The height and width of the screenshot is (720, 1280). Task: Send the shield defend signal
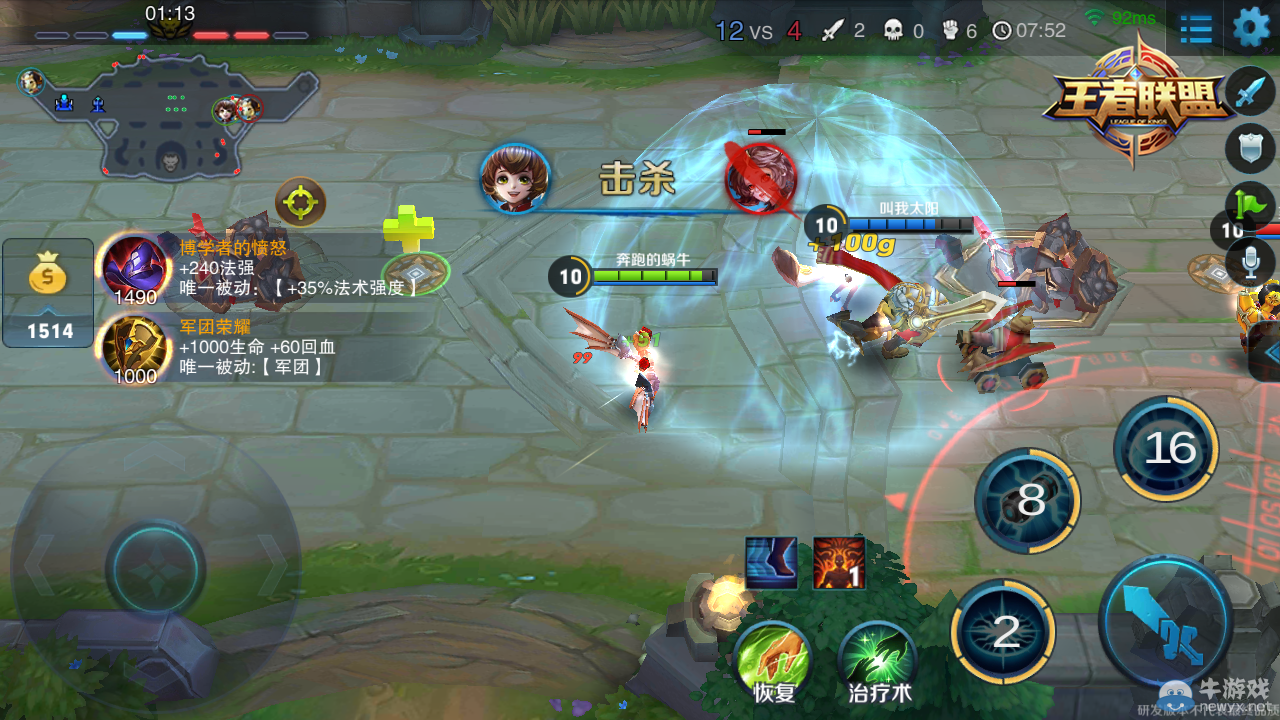point(1250,149)
